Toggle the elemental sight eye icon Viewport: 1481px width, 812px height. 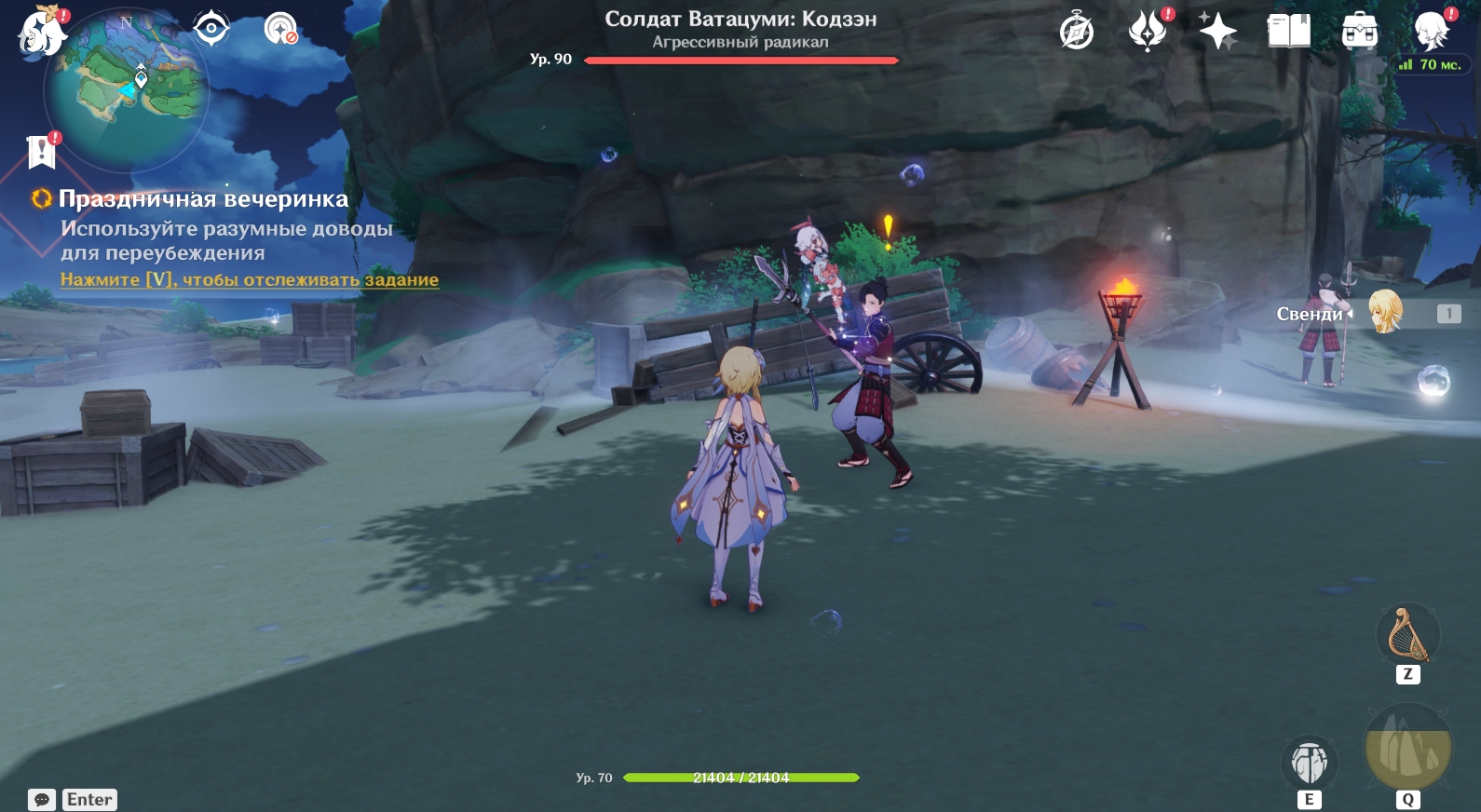211,29
